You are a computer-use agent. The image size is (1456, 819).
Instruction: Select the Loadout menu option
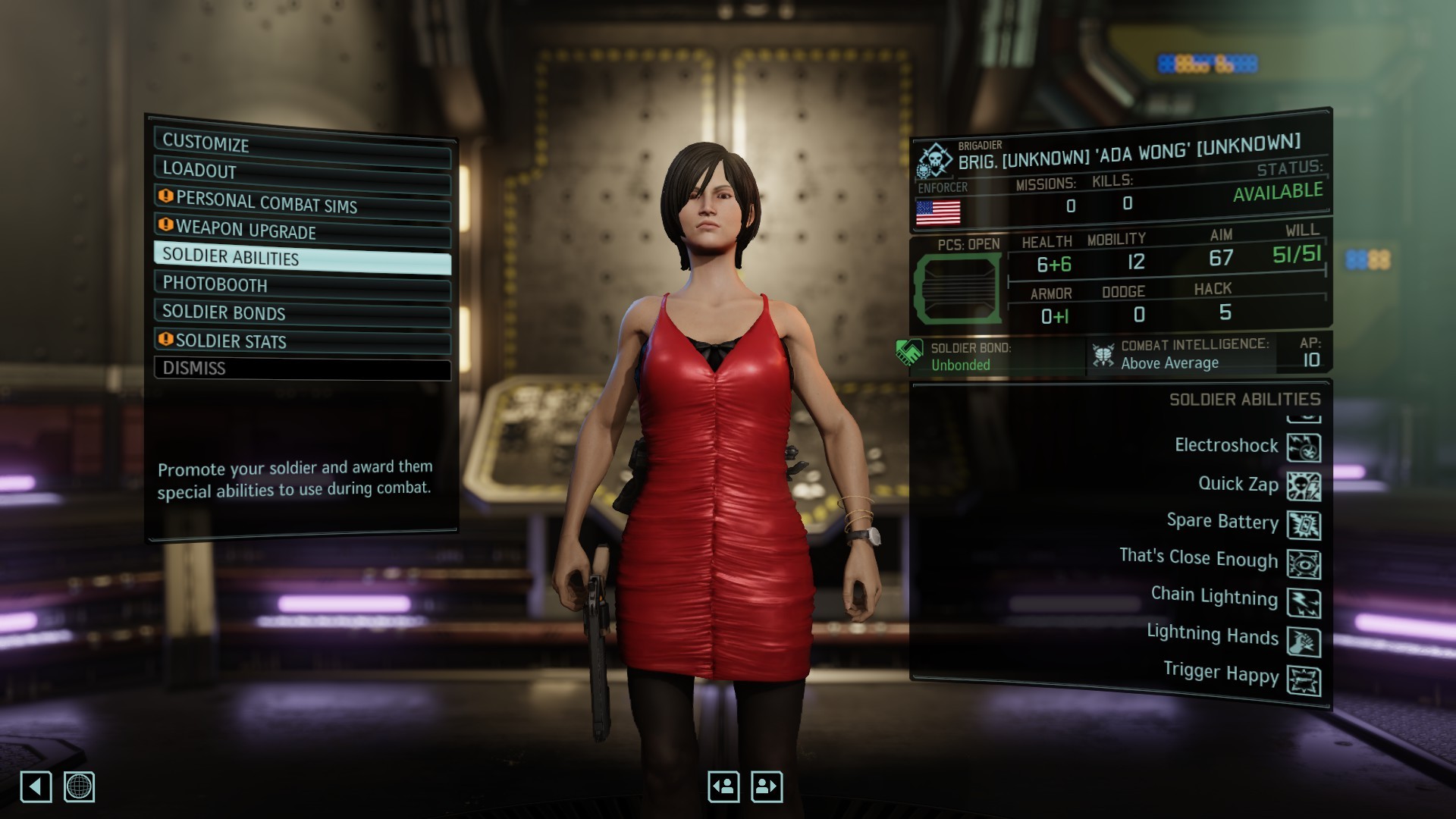coord(302,171)
